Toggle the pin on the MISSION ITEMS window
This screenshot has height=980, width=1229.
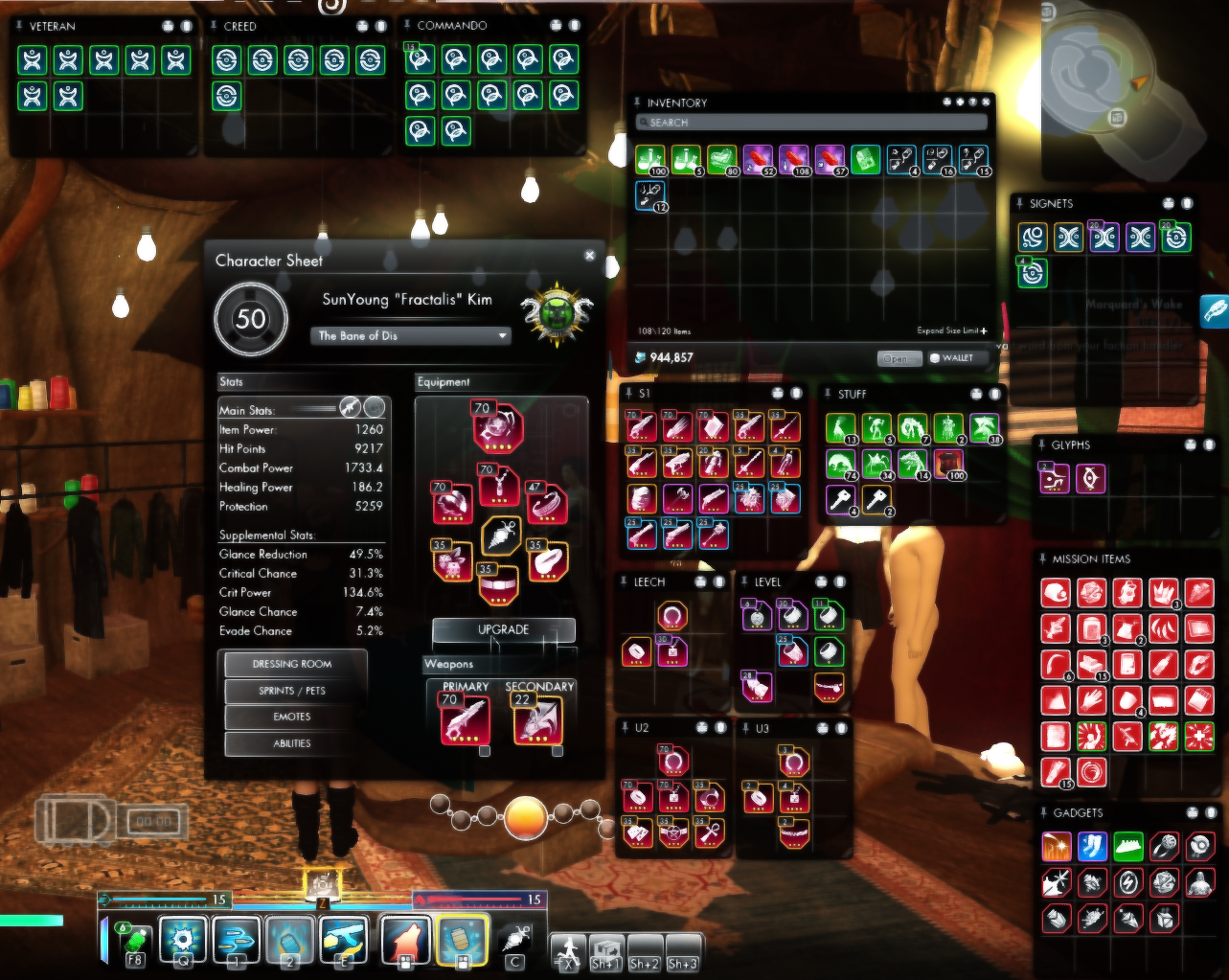coord(1041,558)
